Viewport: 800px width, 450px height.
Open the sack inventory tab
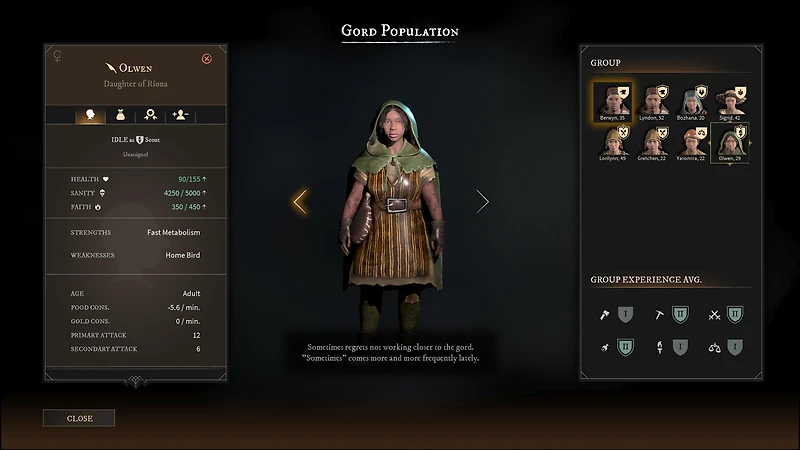pyautogui.click(x=120, y=116)
